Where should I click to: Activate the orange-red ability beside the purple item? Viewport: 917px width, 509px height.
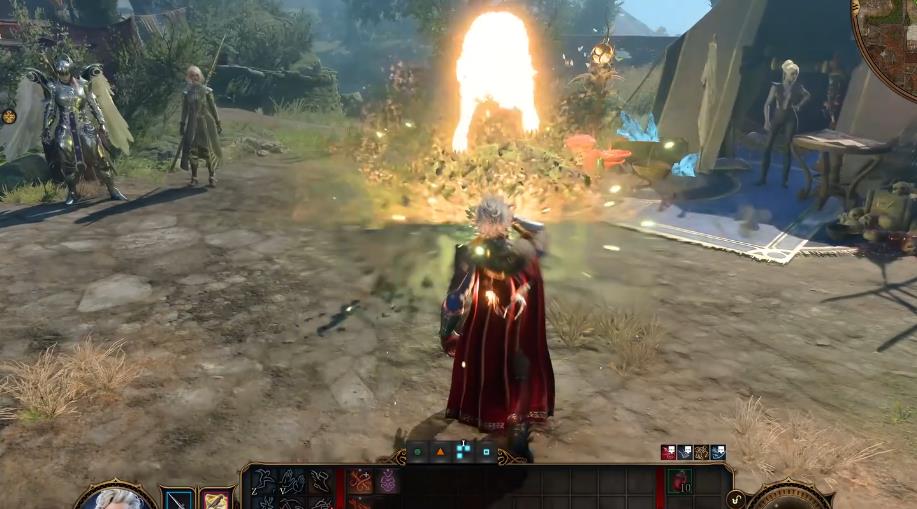[x=361, y=481]
